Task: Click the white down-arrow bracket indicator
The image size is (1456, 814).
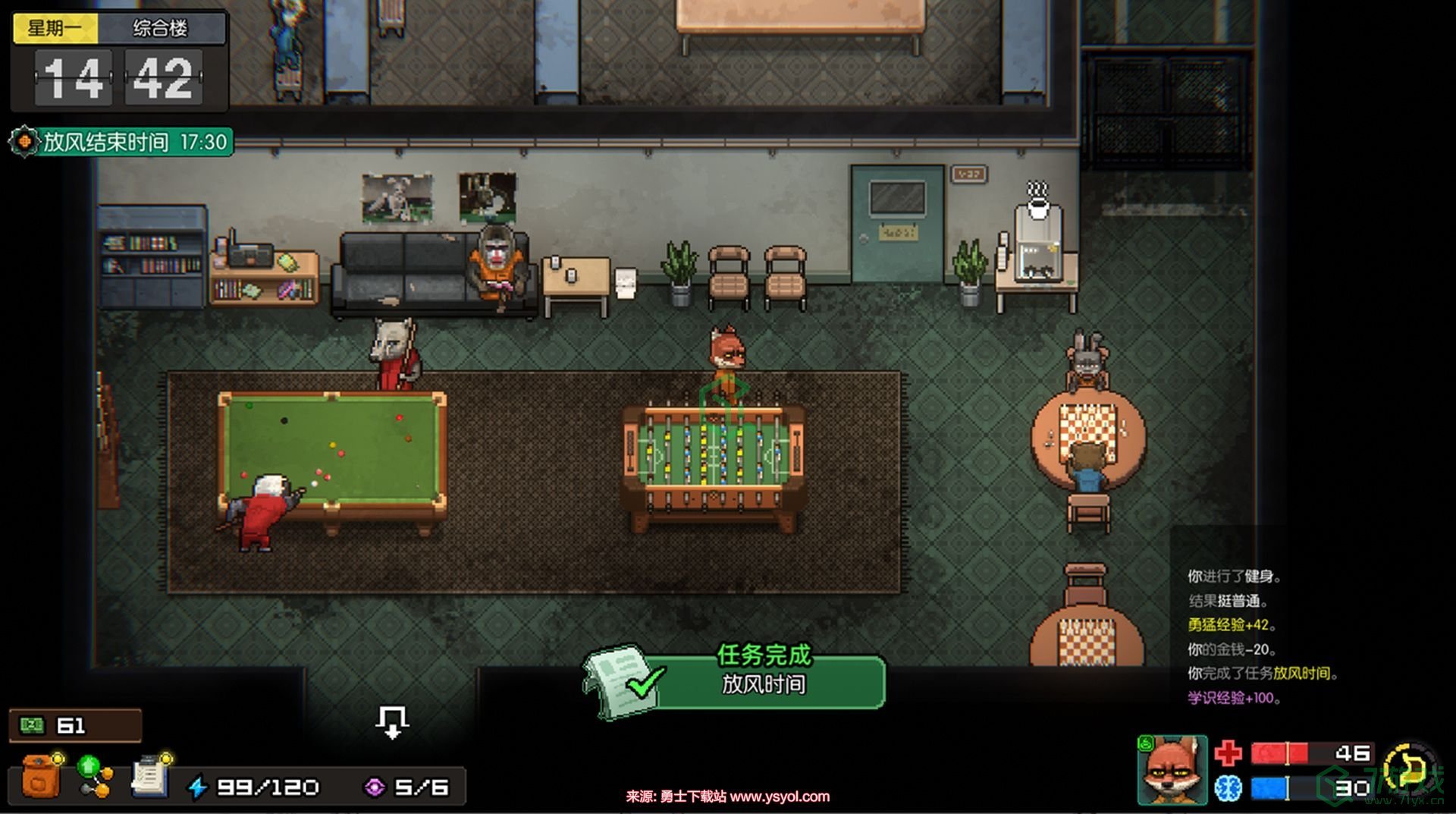Action: point(392,721)
